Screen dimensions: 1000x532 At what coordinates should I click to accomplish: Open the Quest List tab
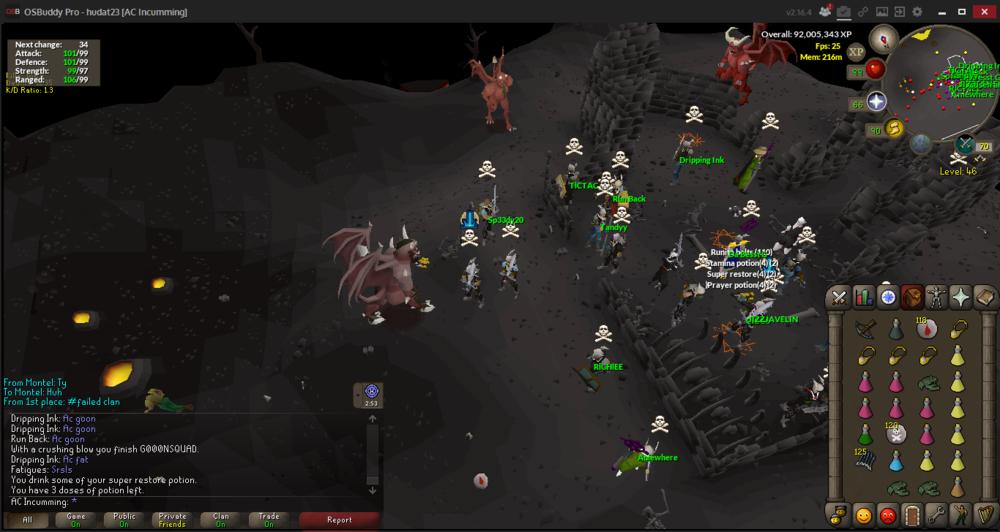tap(887, 297)
